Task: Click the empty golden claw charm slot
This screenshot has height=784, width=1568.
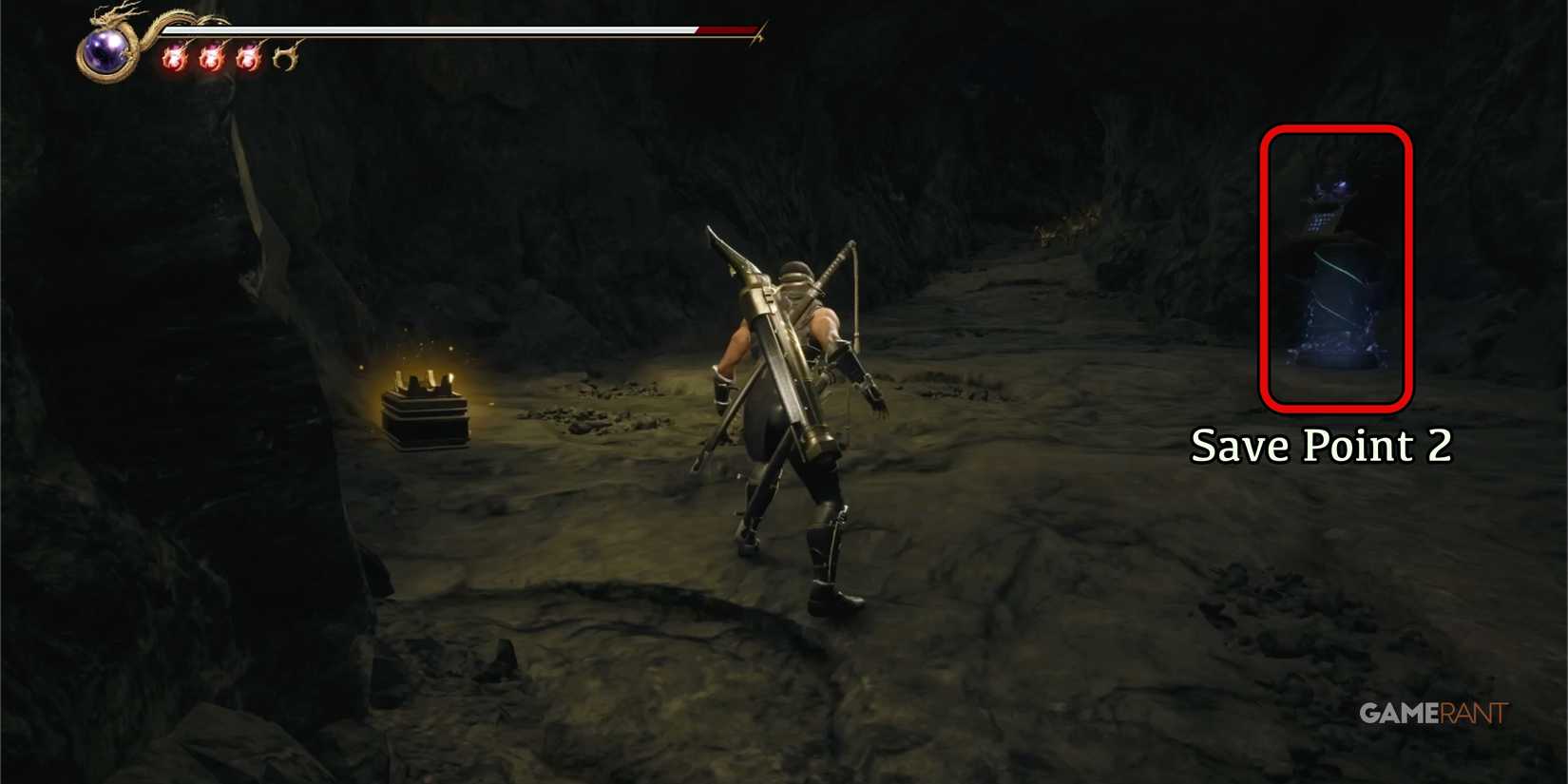Action: click(283, 57)
